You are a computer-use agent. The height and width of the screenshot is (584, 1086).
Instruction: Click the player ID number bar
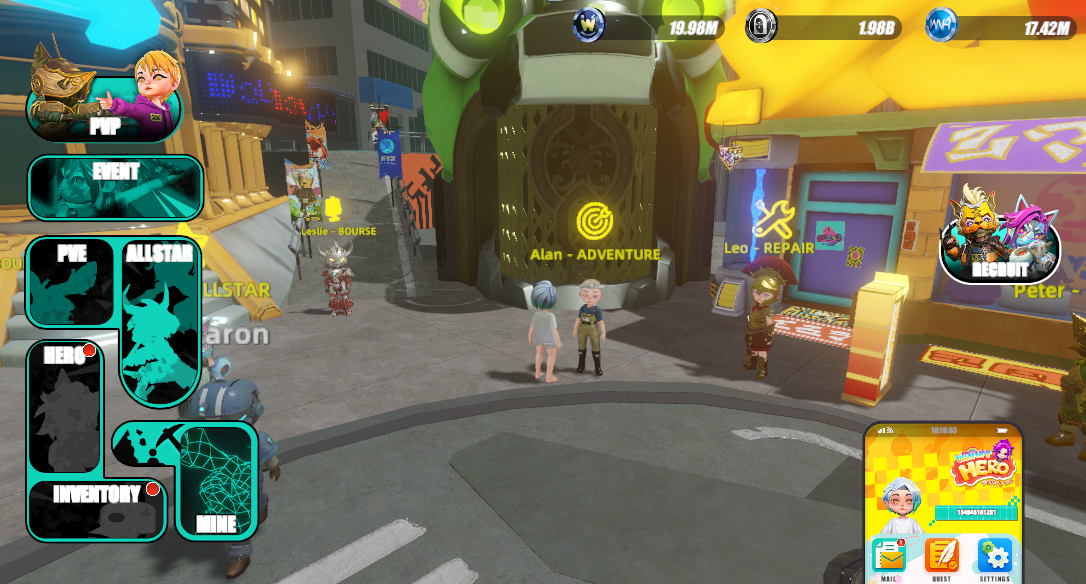pyautogui.click(x=974, y=513)
